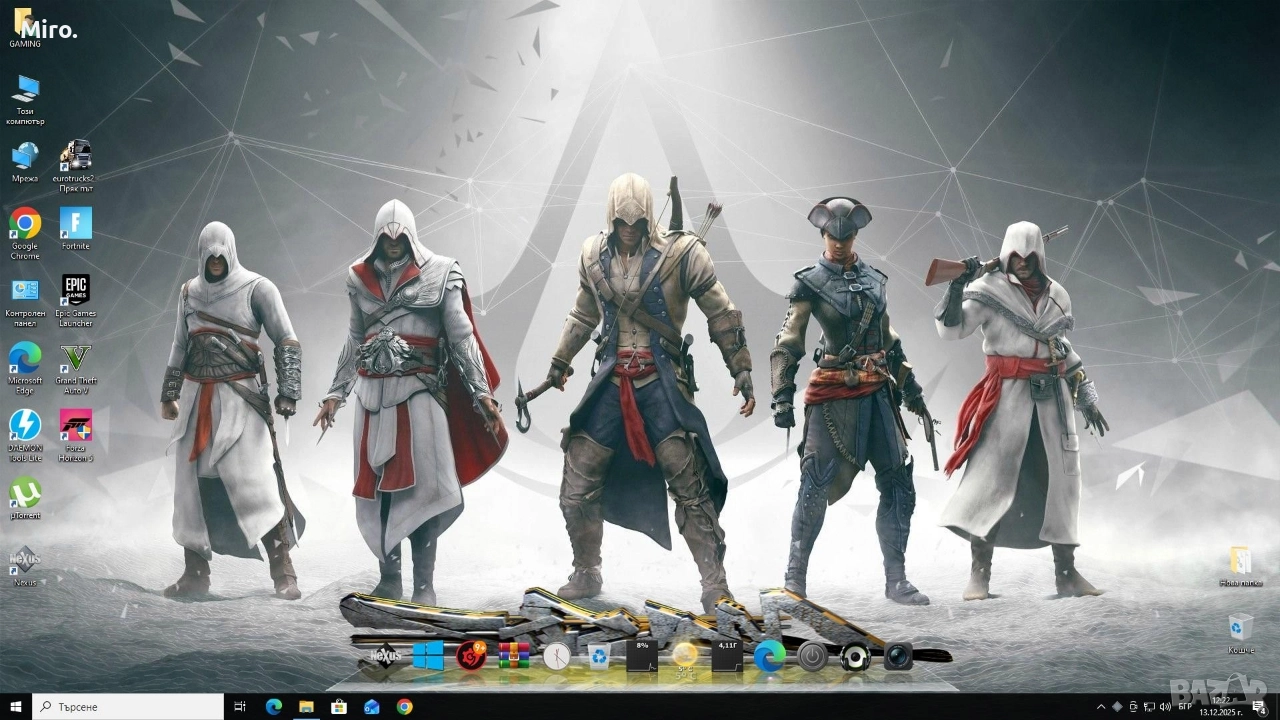1280x720 pixels.
Task: Click the power button icon in the dock
Action: coord(812,657)
